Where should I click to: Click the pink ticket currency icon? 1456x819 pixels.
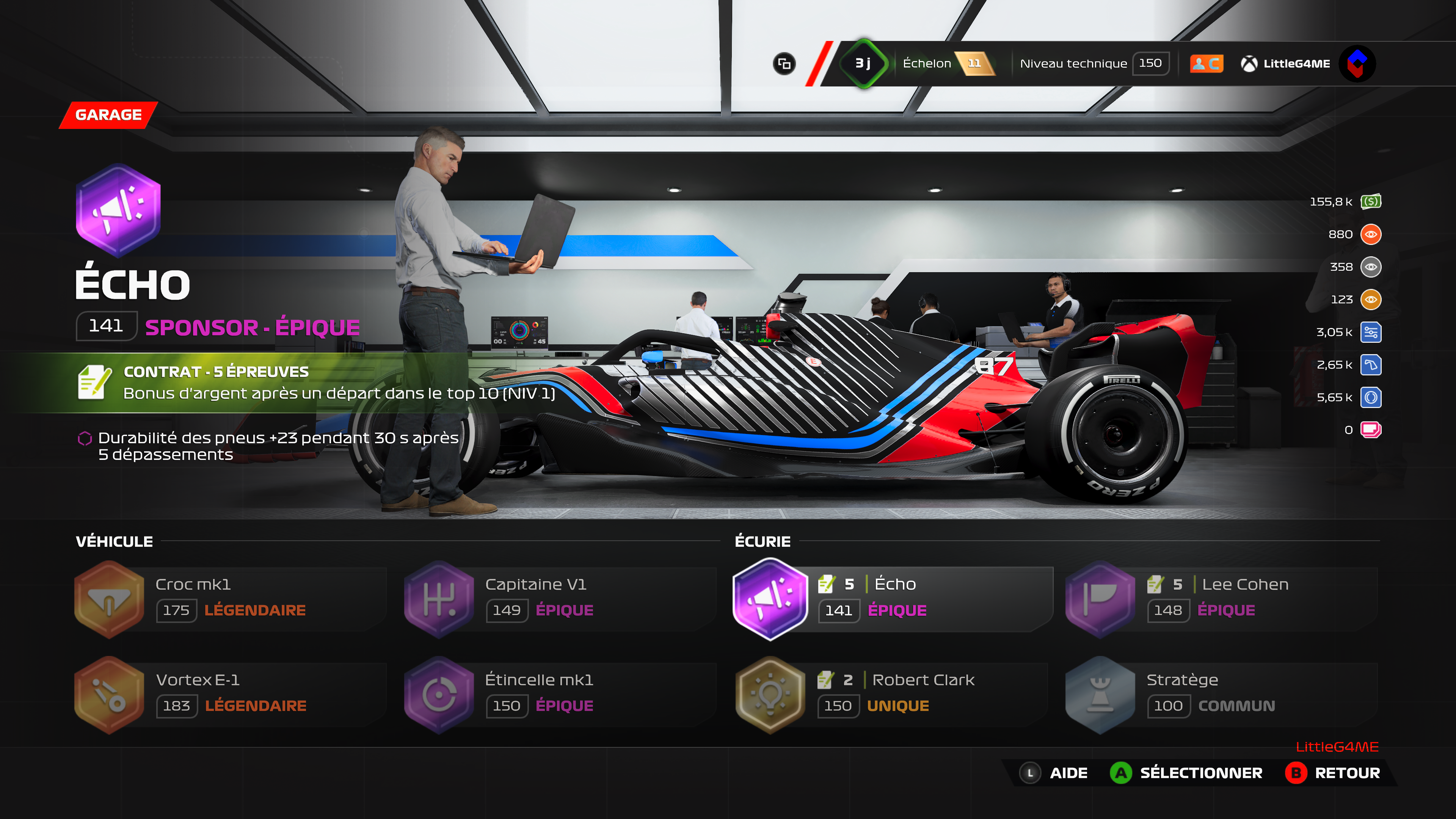pos(1371,430)
